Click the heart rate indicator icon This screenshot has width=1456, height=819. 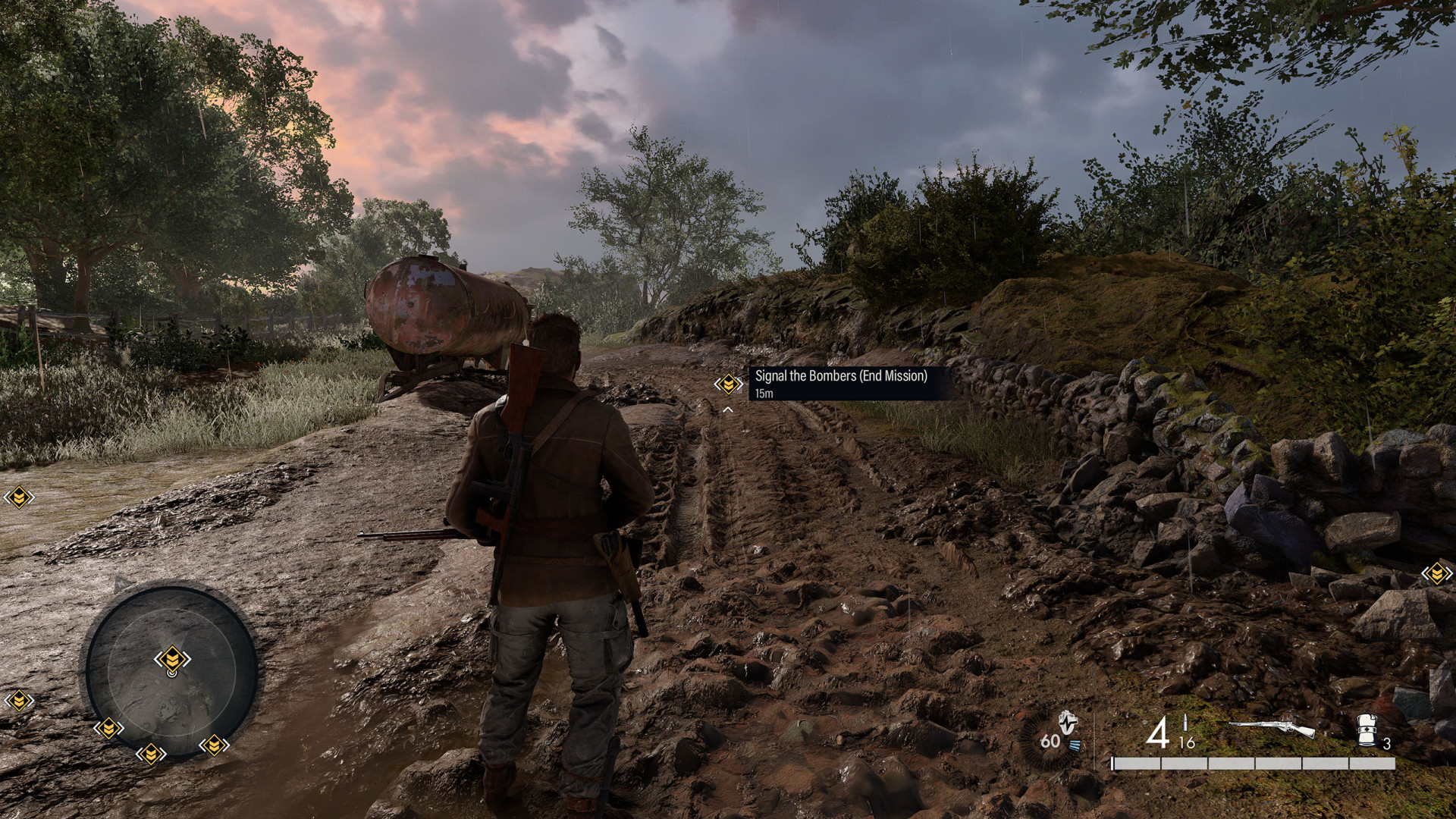[1067, 728]
